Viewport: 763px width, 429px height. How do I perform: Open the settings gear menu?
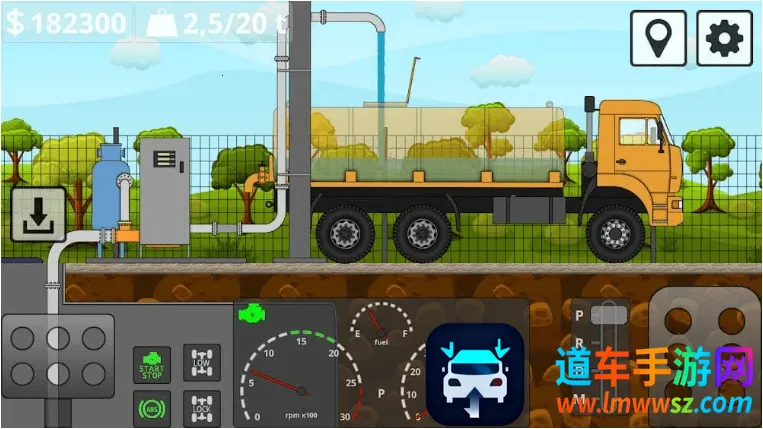click(x=724, y=39)
